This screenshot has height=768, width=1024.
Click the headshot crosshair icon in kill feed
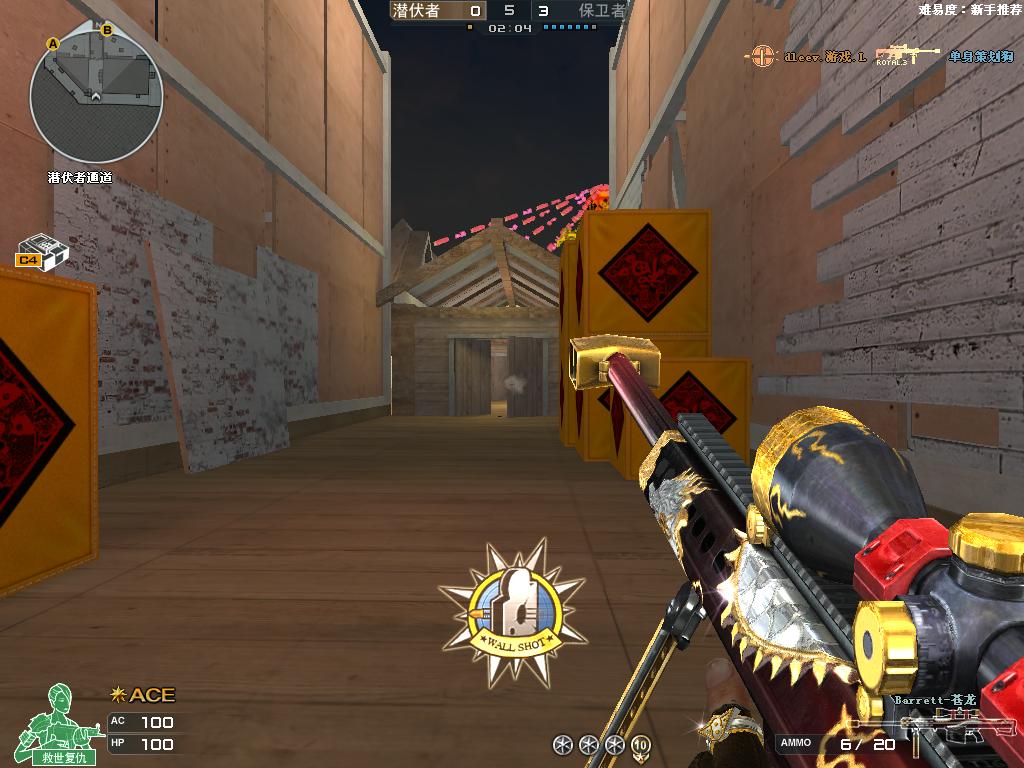point(764,56)
